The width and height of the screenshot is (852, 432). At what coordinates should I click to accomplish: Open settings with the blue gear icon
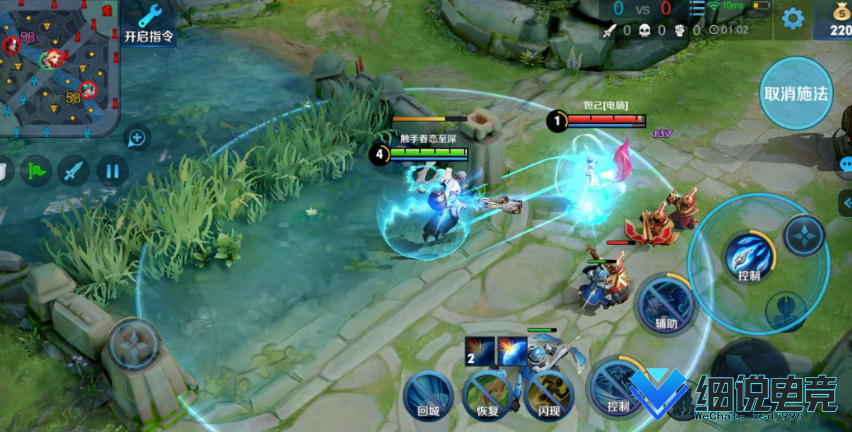[x=793, y=18]
